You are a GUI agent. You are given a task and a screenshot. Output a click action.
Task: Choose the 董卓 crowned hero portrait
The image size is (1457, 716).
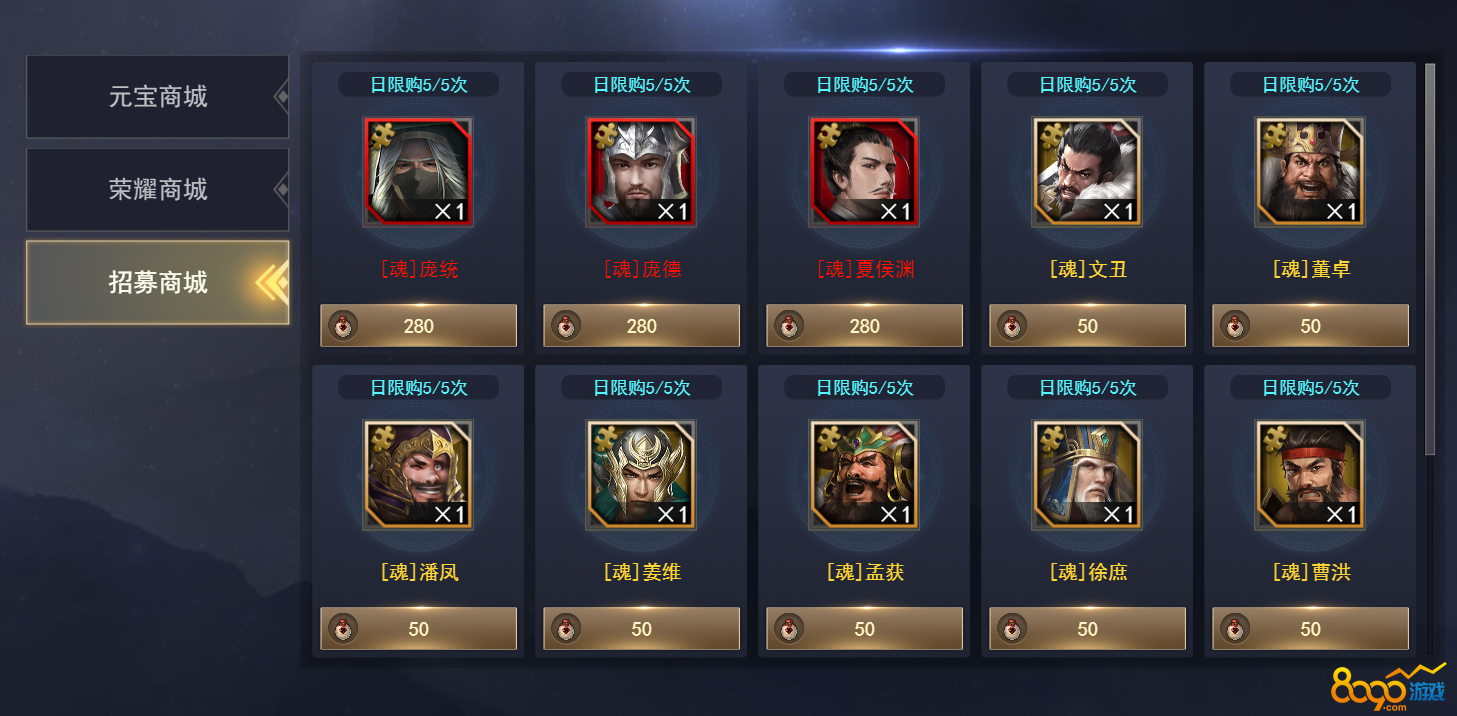coord(1310,172)
